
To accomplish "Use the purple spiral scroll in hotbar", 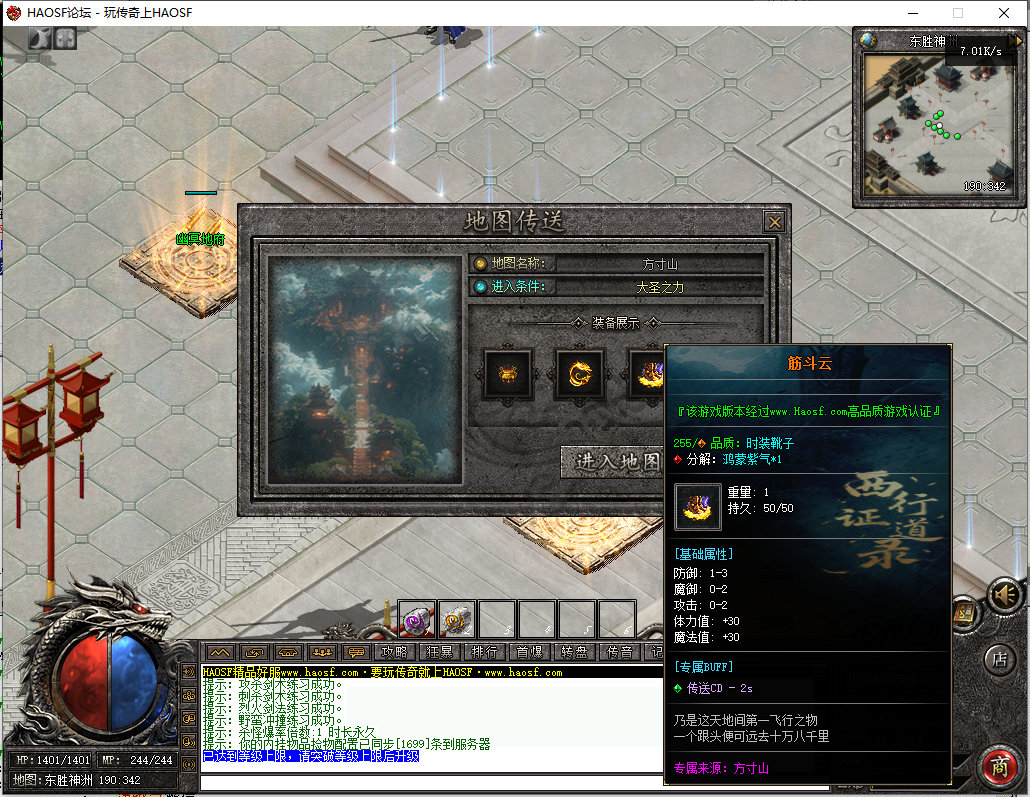I will pyautogui.click(x=417, y=620).
